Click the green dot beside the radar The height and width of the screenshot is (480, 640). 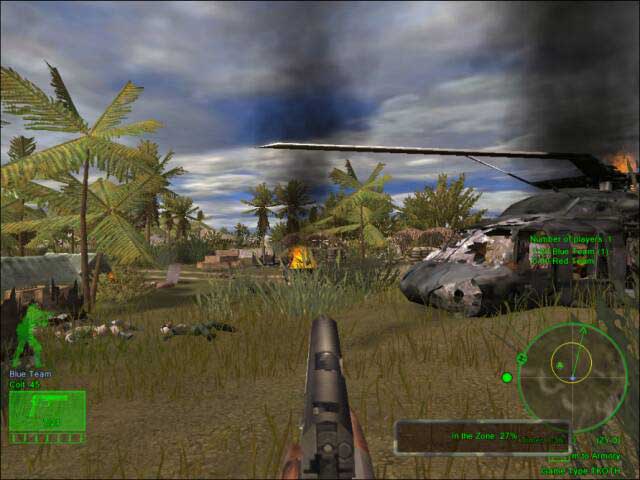pyautogui.click(x=507, y=377)
